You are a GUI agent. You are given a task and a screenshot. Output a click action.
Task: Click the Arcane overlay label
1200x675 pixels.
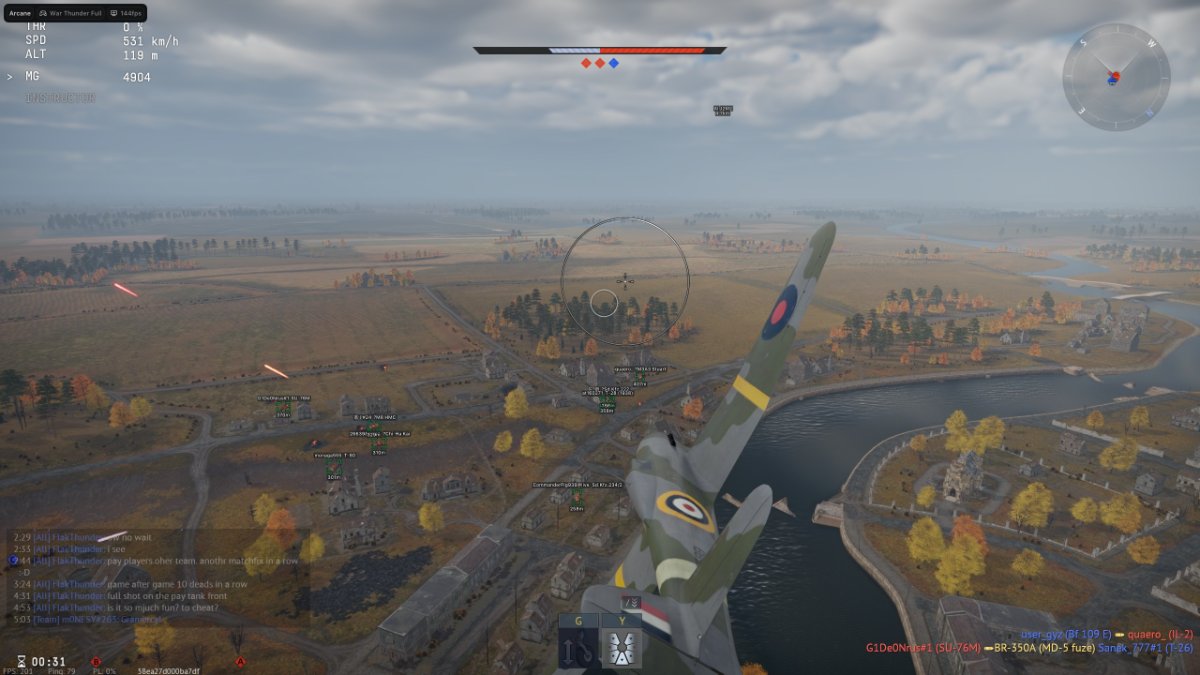pyautogui.click(x=19, y=13)
